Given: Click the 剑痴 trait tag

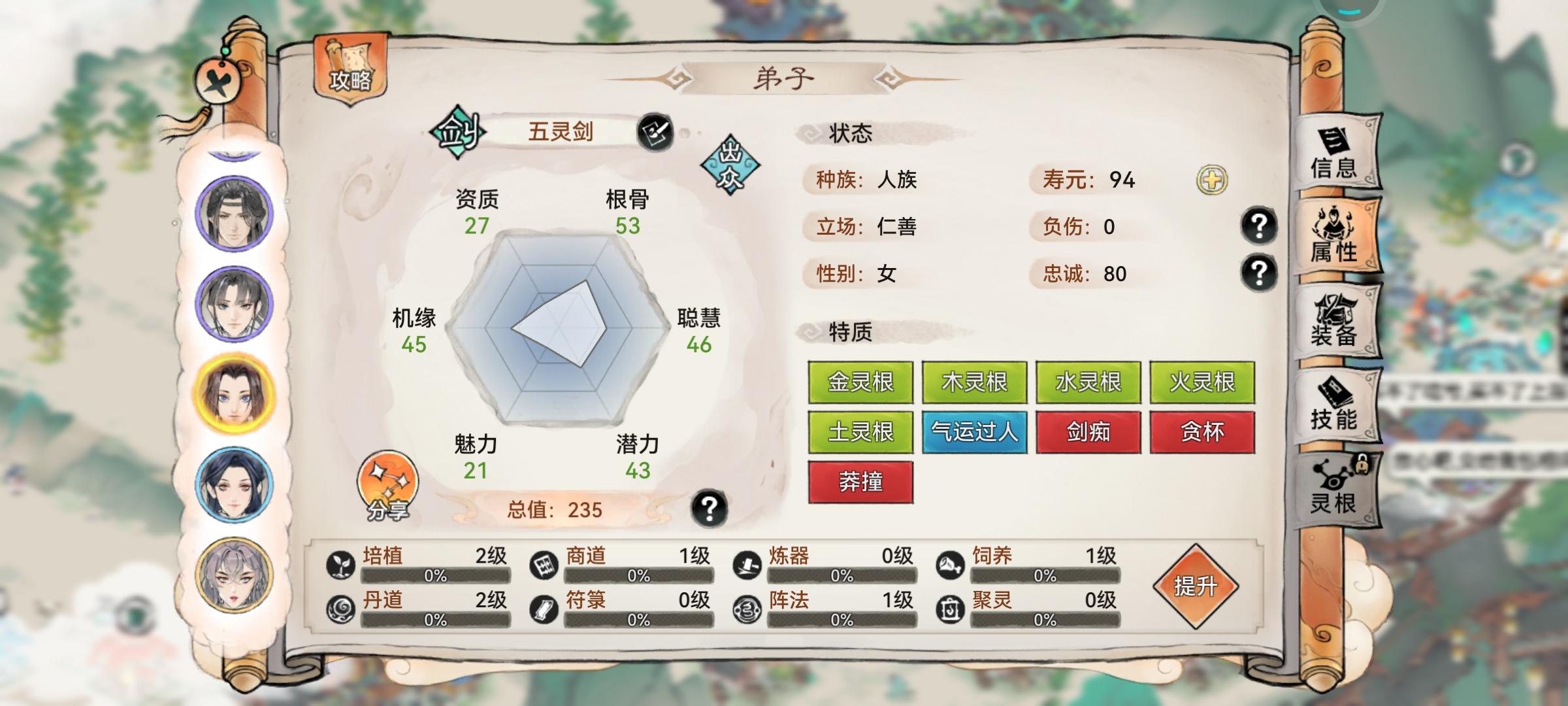Looking at the screenshot, I should (x=1088, y=431).
